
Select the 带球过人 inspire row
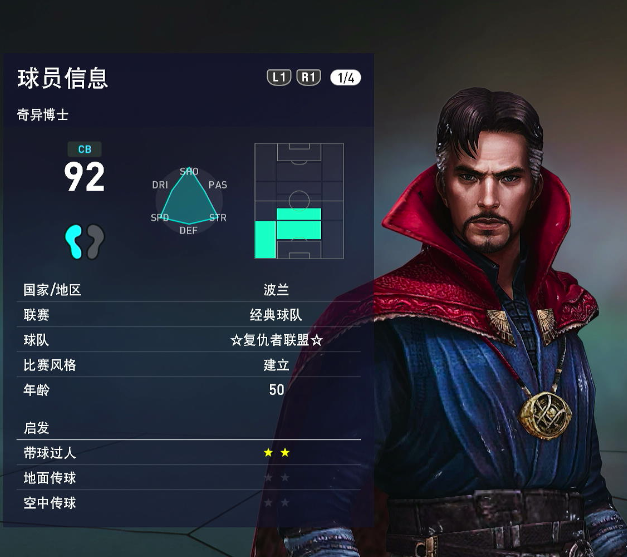[x=190, y=453]
